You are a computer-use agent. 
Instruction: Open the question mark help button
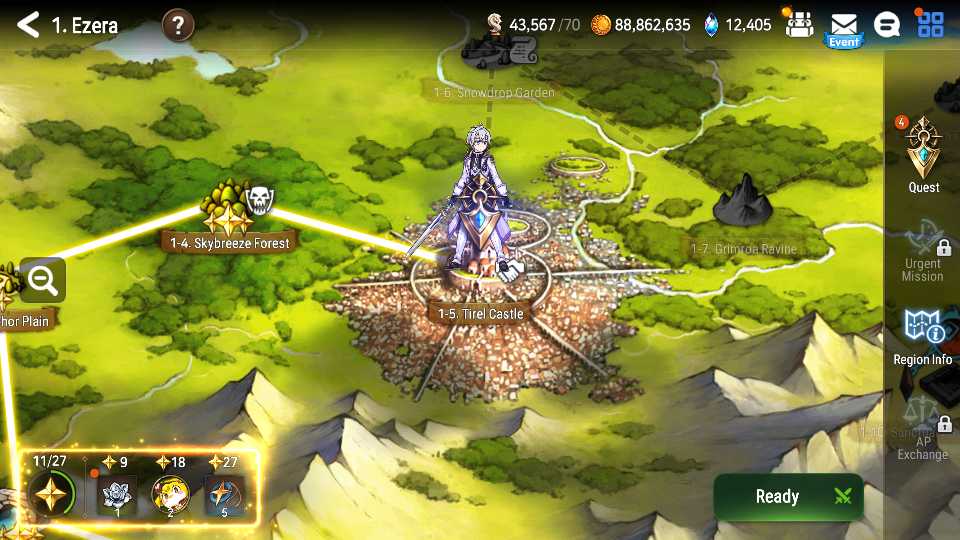pos(177,25)
